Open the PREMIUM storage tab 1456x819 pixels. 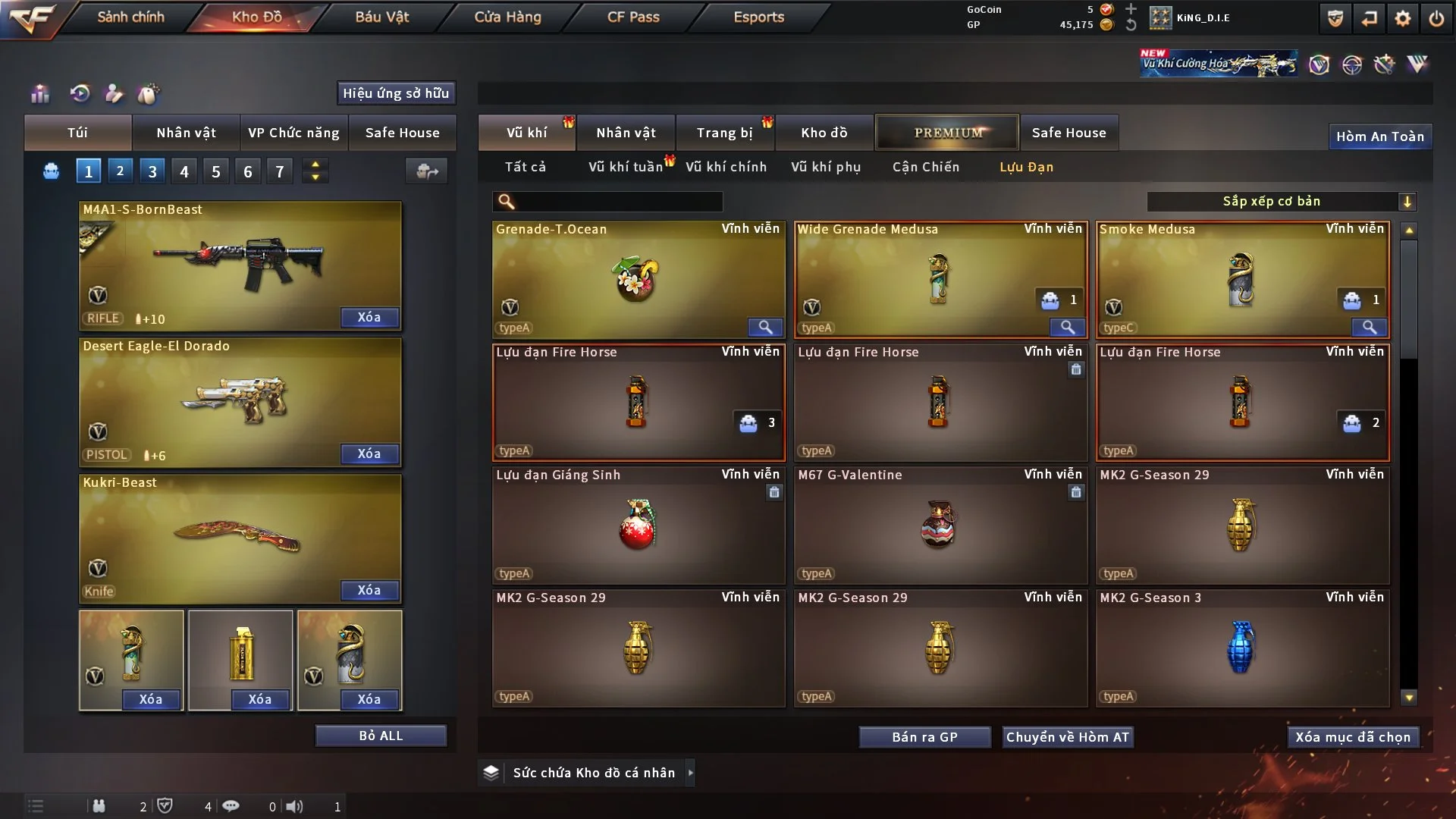(948, 133)
